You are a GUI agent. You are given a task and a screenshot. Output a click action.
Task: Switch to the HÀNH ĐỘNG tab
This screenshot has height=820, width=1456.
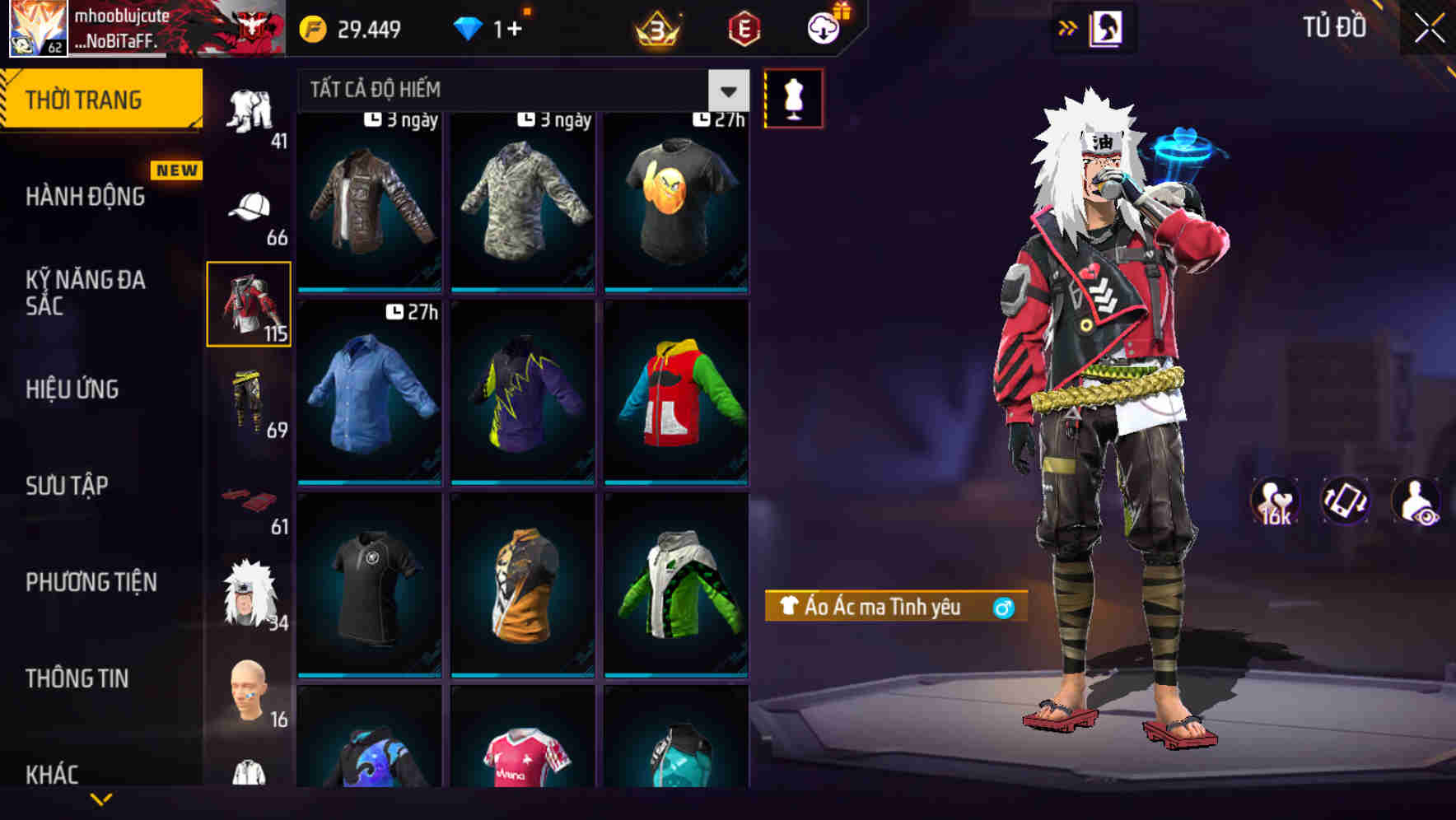point(85,197)
